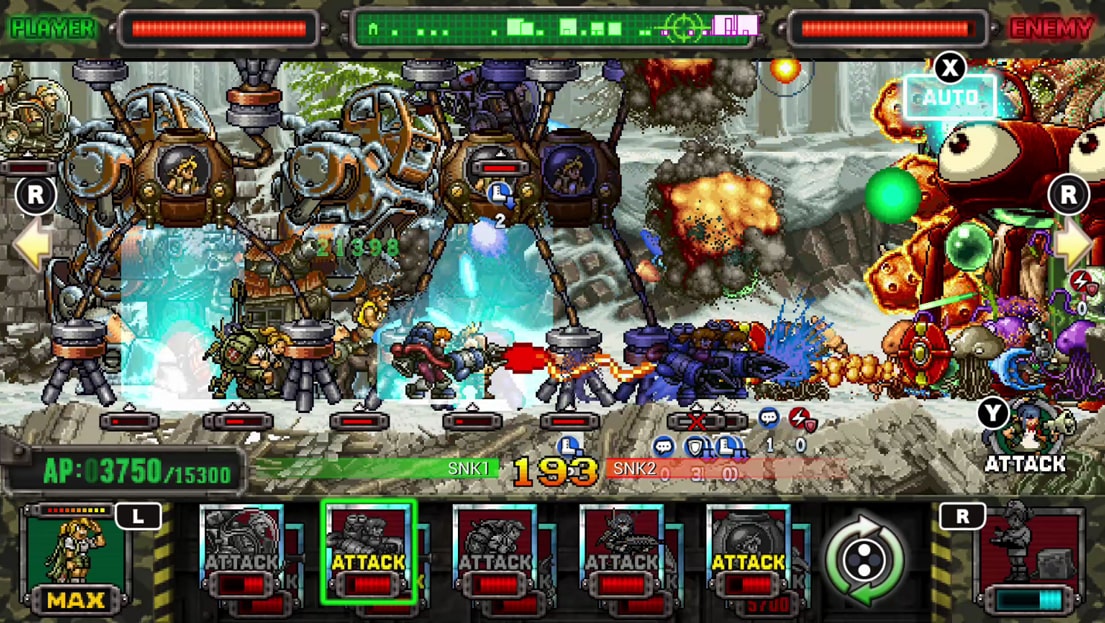
Task: Click the green radar minimap
Action: pos(553,29)
